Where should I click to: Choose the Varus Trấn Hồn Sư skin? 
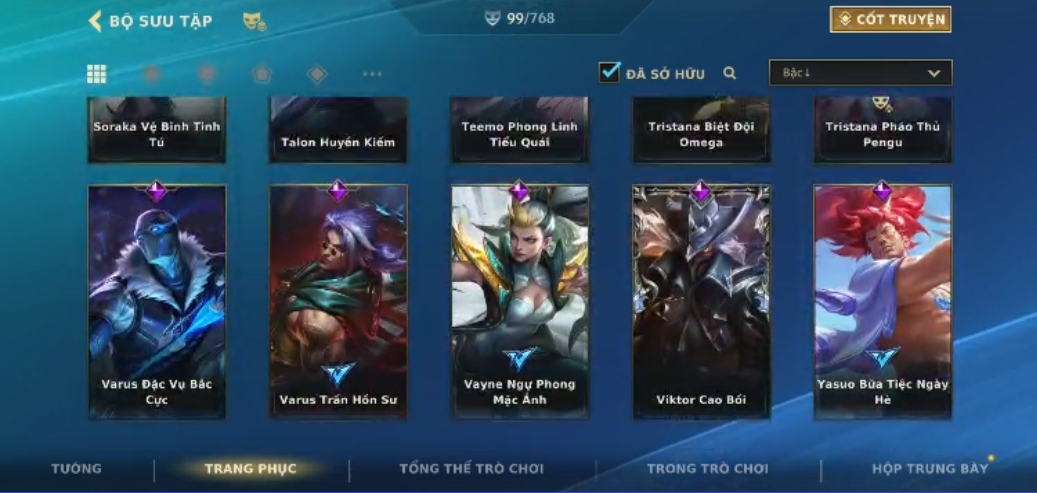pos(338,300)
